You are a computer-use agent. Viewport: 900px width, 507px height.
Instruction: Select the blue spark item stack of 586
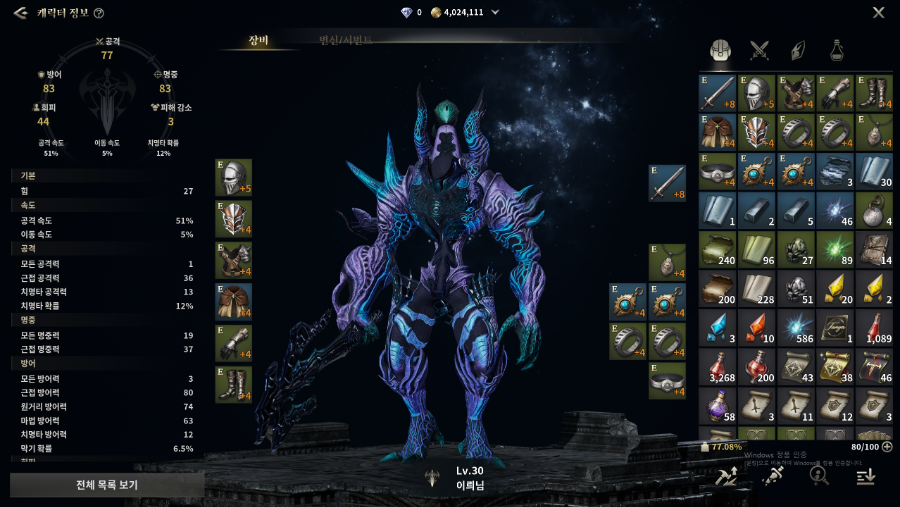[x=797, y=327]
